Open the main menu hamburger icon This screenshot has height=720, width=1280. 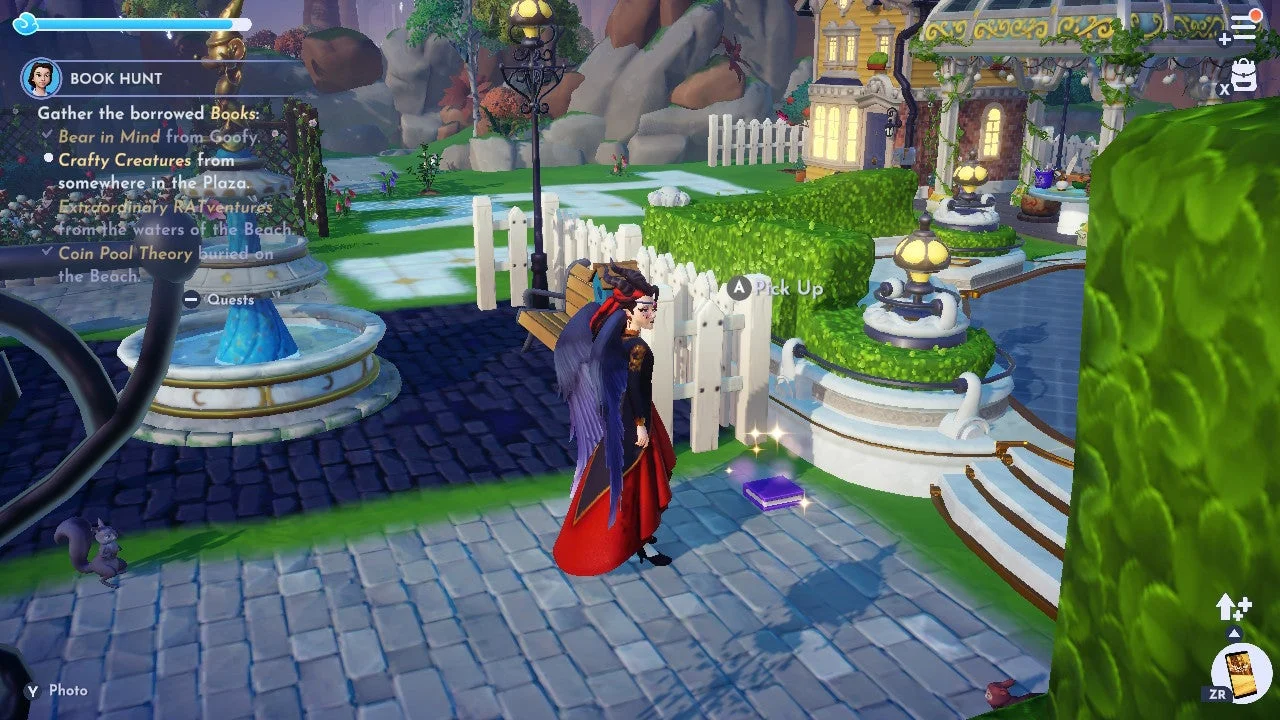pyautogui.click(x=1243, y=27)
